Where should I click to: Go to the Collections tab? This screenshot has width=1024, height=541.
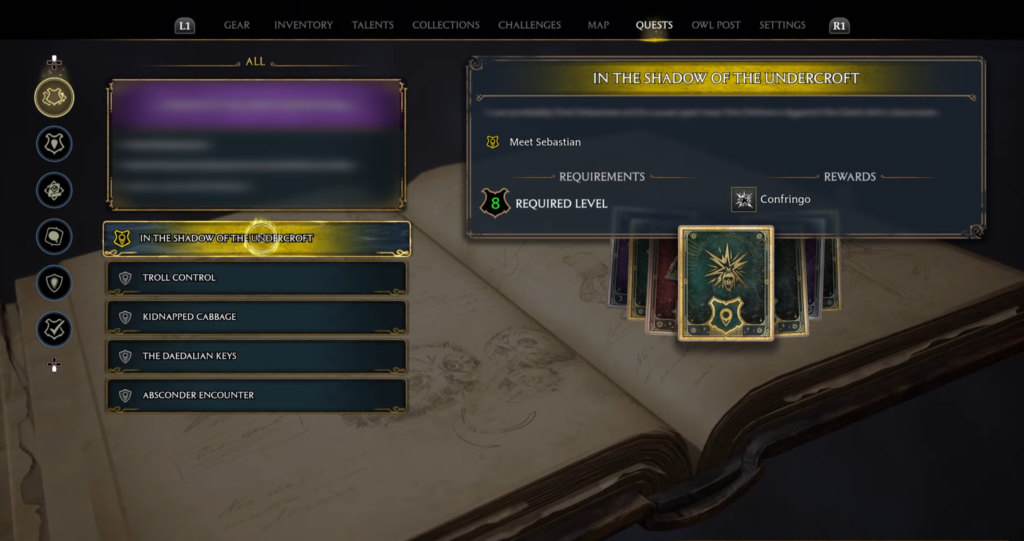pyautogui.click(x=446, y=25)
